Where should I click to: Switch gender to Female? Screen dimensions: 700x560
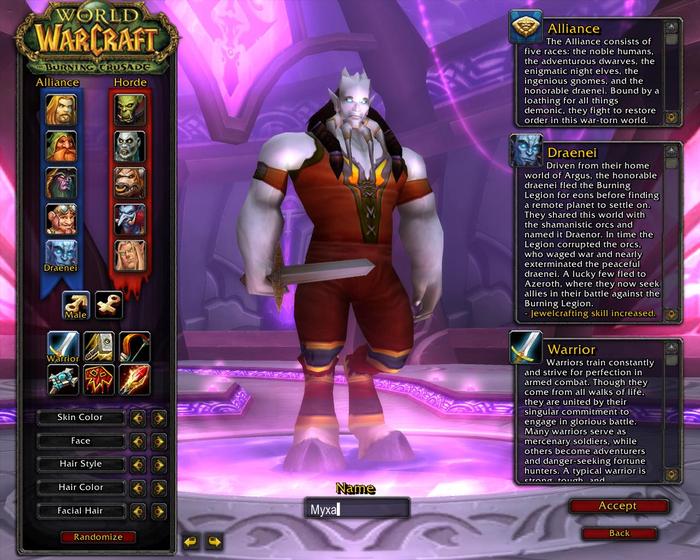(x=109, y=305)
